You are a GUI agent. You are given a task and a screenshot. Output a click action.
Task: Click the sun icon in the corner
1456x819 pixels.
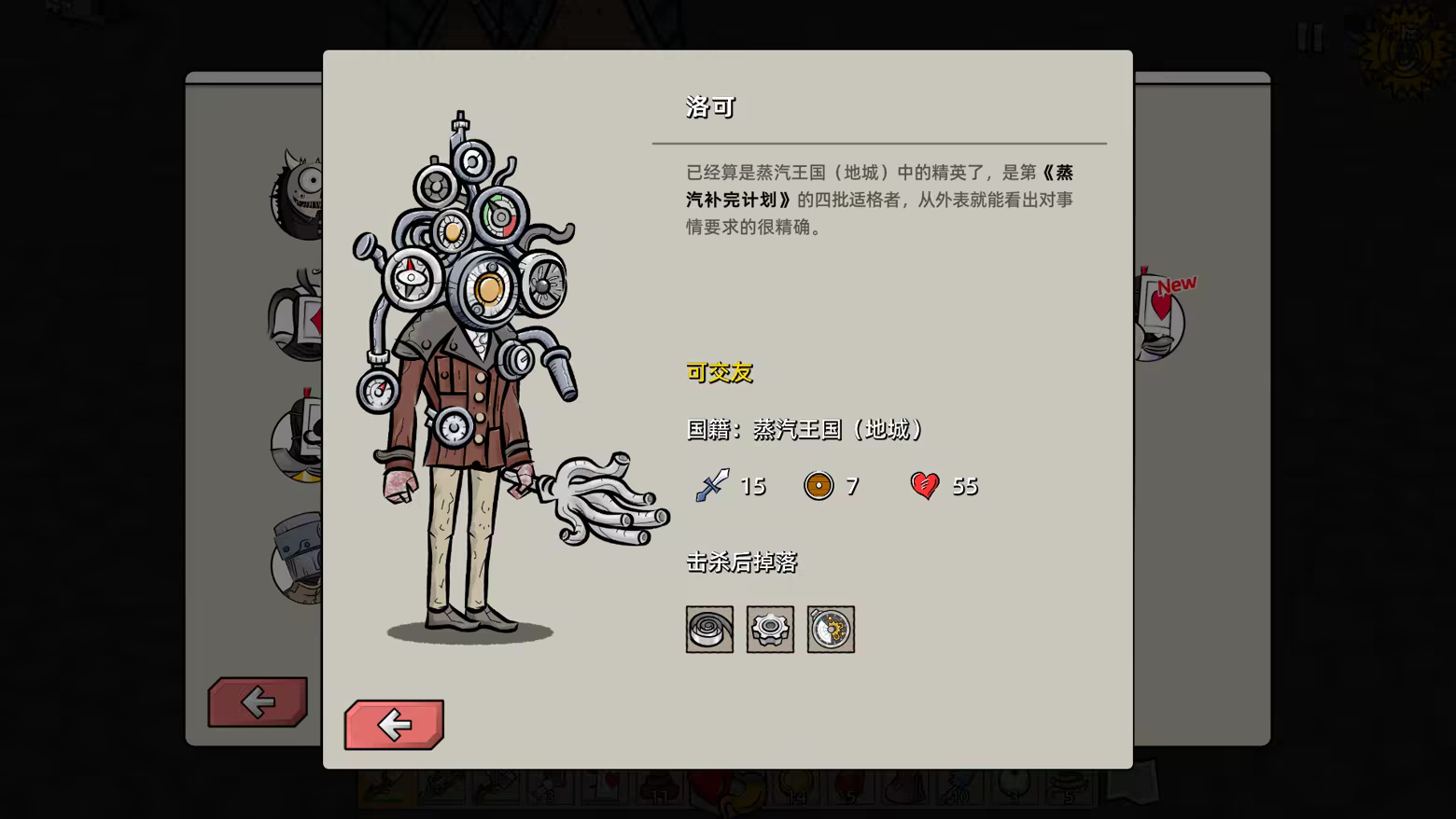(1400, 42)
